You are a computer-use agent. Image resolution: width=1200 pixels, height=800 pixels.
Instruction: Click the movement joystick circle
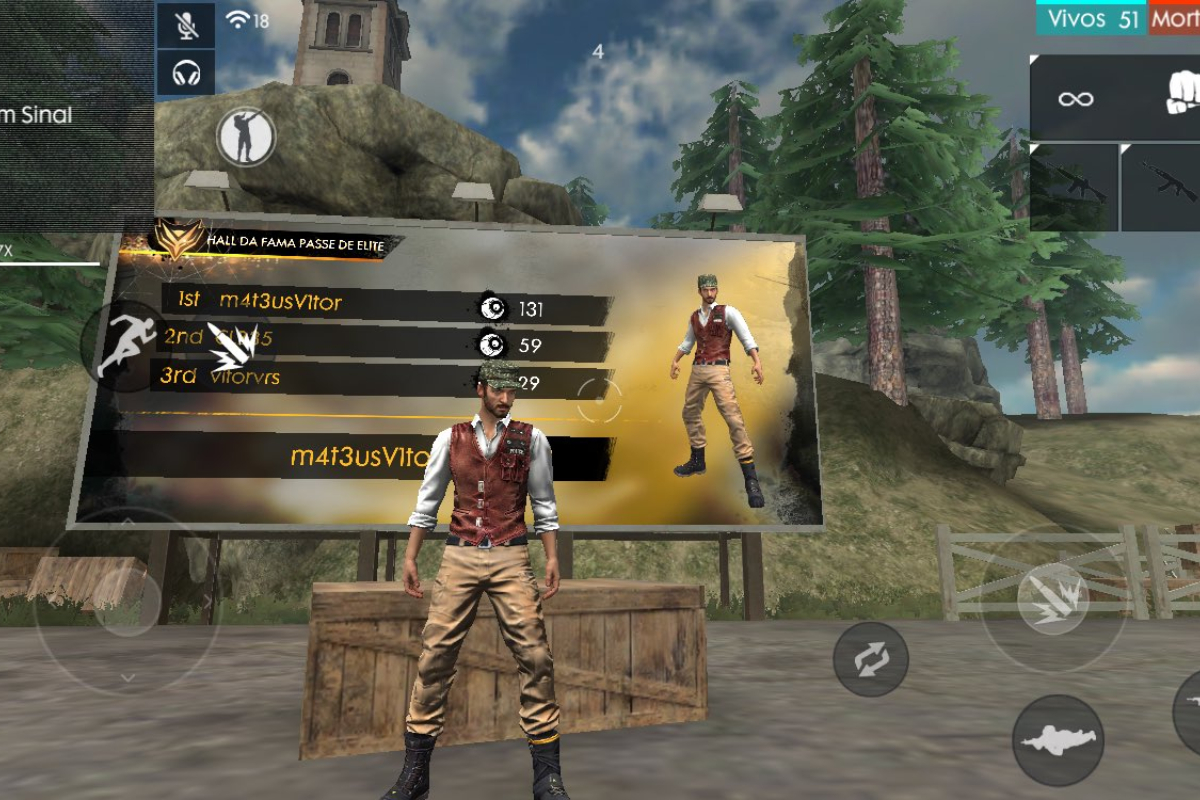coord(125,602)
